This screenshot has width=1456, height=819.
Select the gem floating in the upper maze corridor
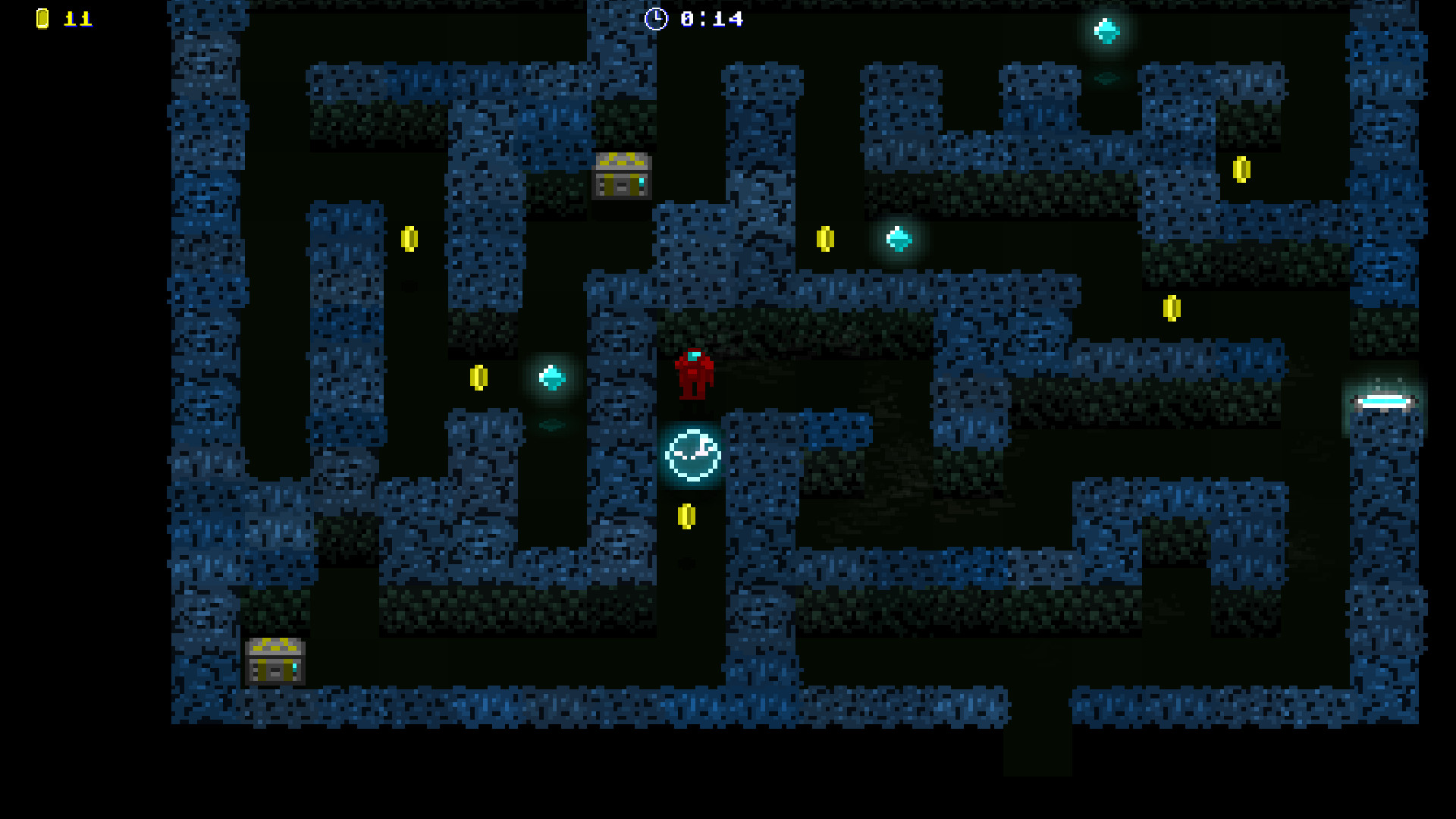coord(899,239)
